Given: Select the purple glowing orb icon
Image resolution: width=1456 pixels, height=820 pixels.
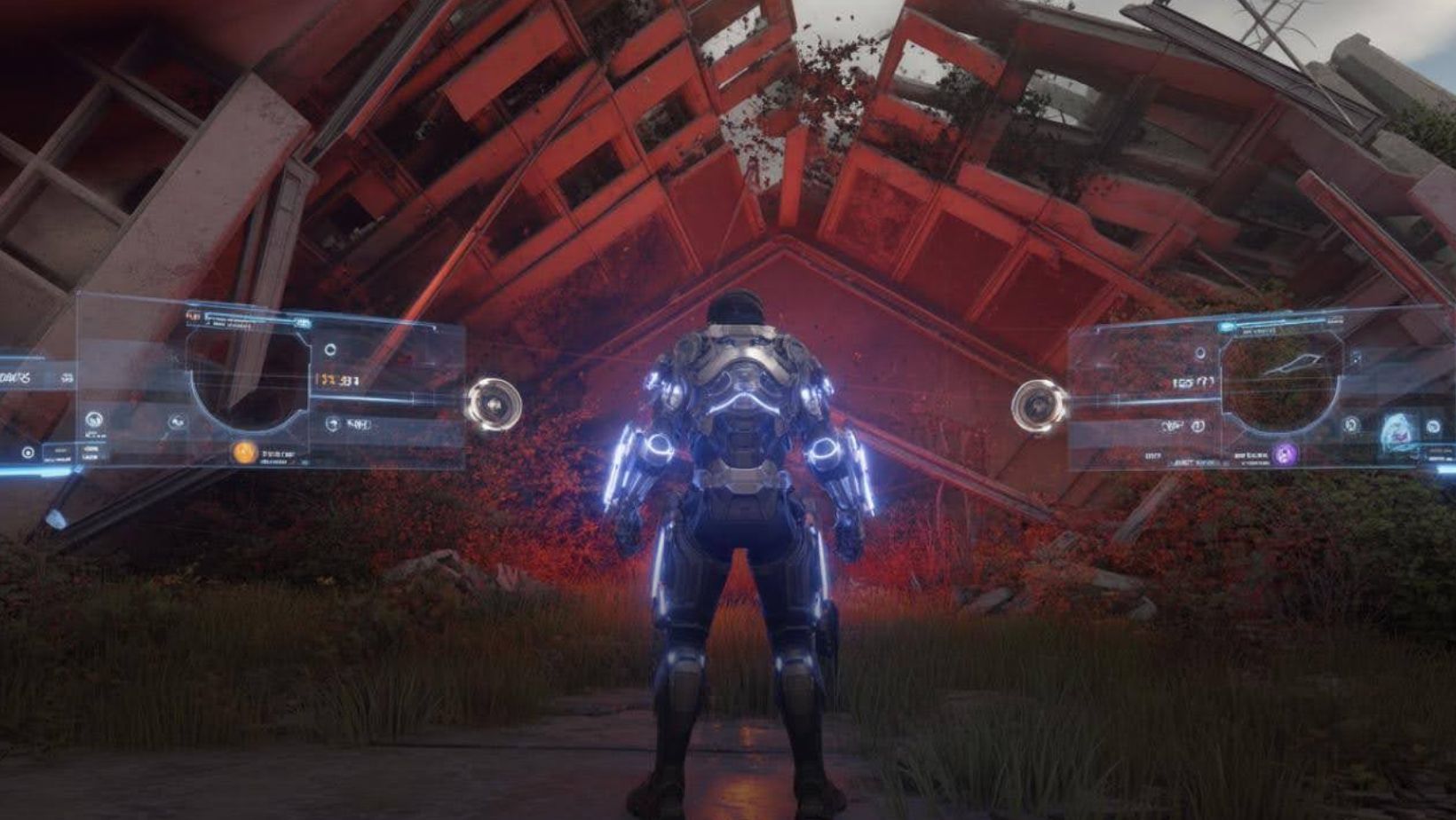Looking at the screenshot, I should [1283, 454].
